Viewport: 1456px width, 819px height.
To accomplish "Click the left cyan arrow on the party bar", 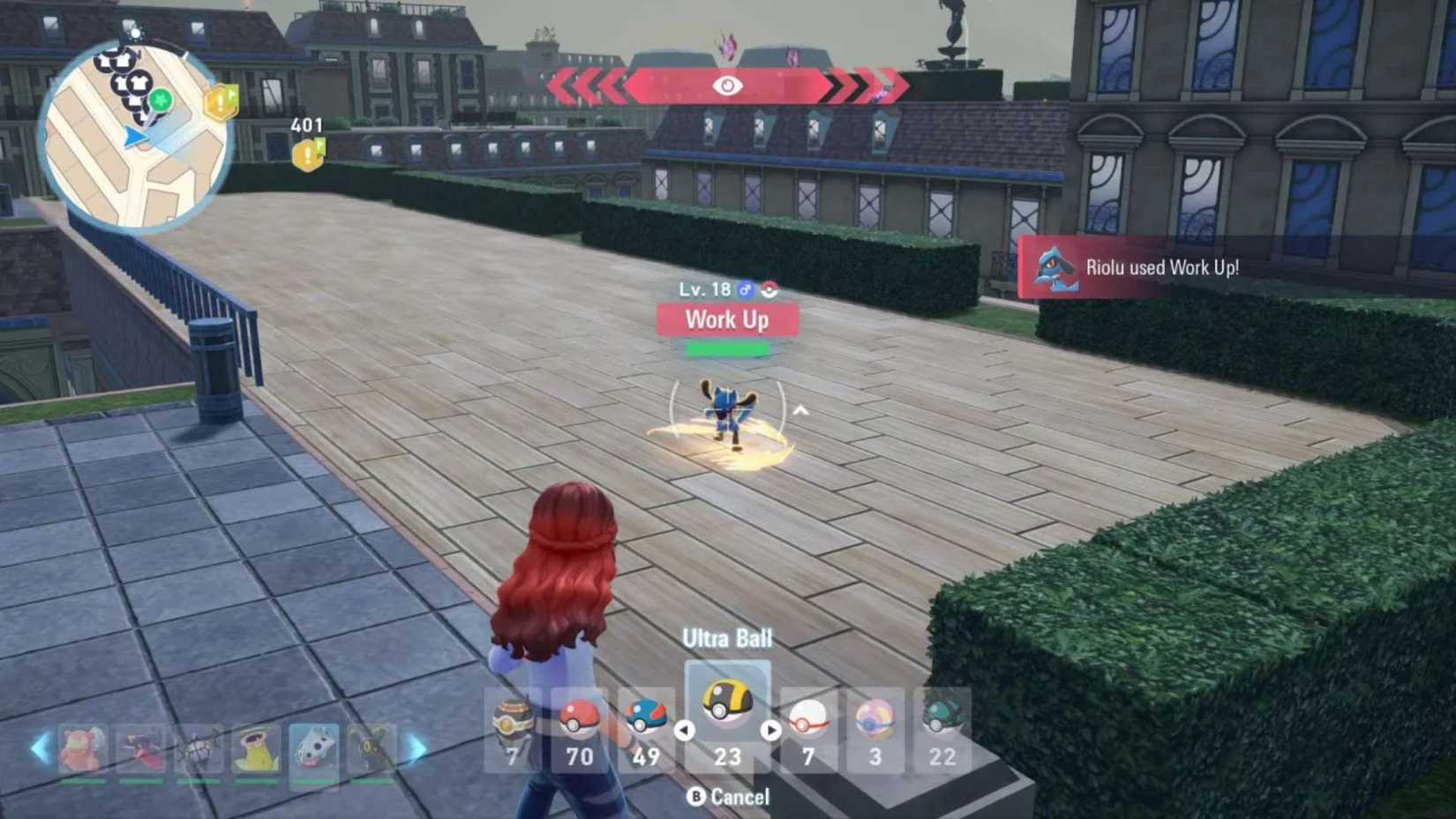I will pos(39,747).
